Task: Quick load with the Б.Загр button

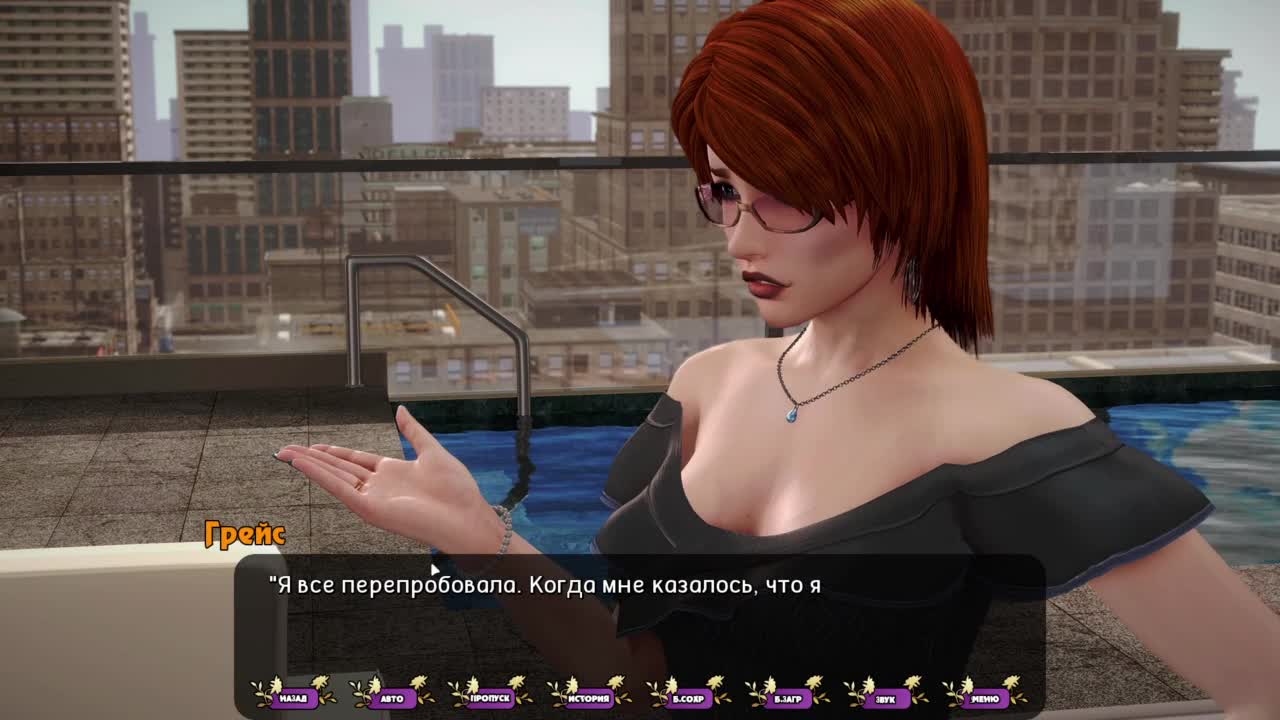Action: pyautogui.click(x=788, y=698)
